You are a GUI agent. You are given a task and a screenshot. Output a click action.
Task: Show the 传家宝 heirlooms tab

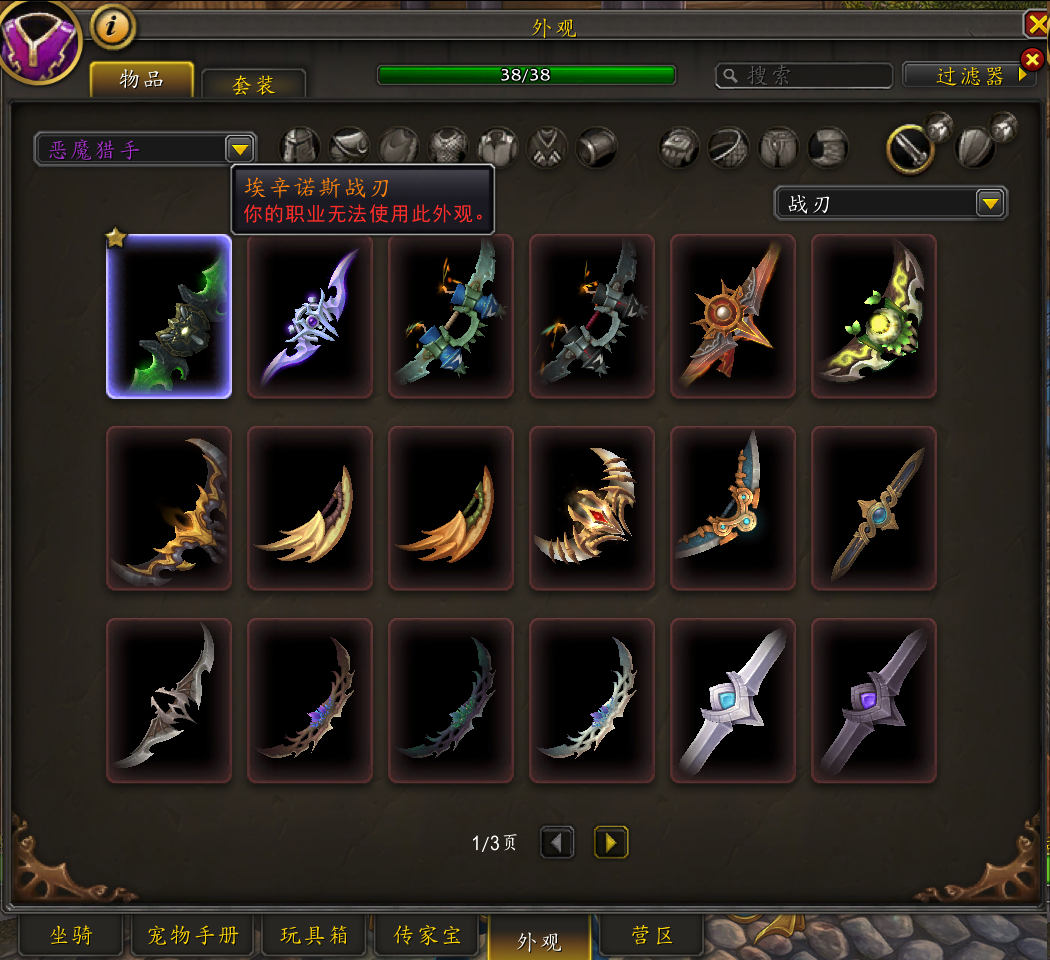(428, 936)
